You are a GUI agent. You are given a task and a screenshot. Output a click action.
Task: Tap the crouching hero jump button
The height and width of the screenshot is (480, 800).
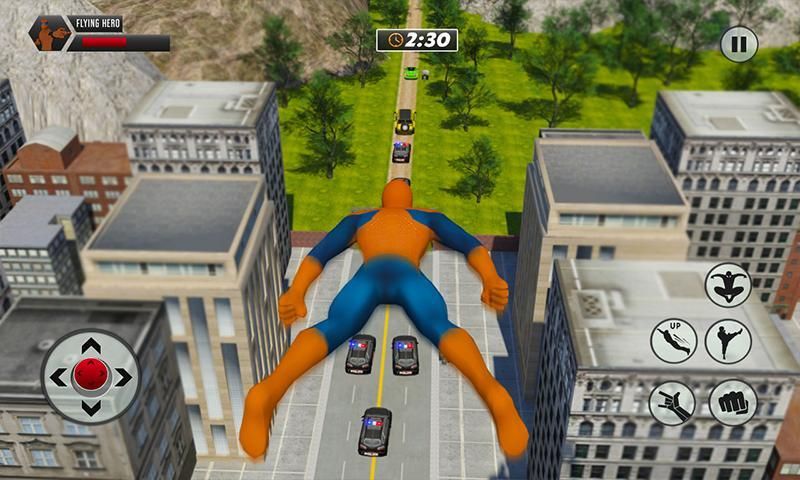point(728,284)
